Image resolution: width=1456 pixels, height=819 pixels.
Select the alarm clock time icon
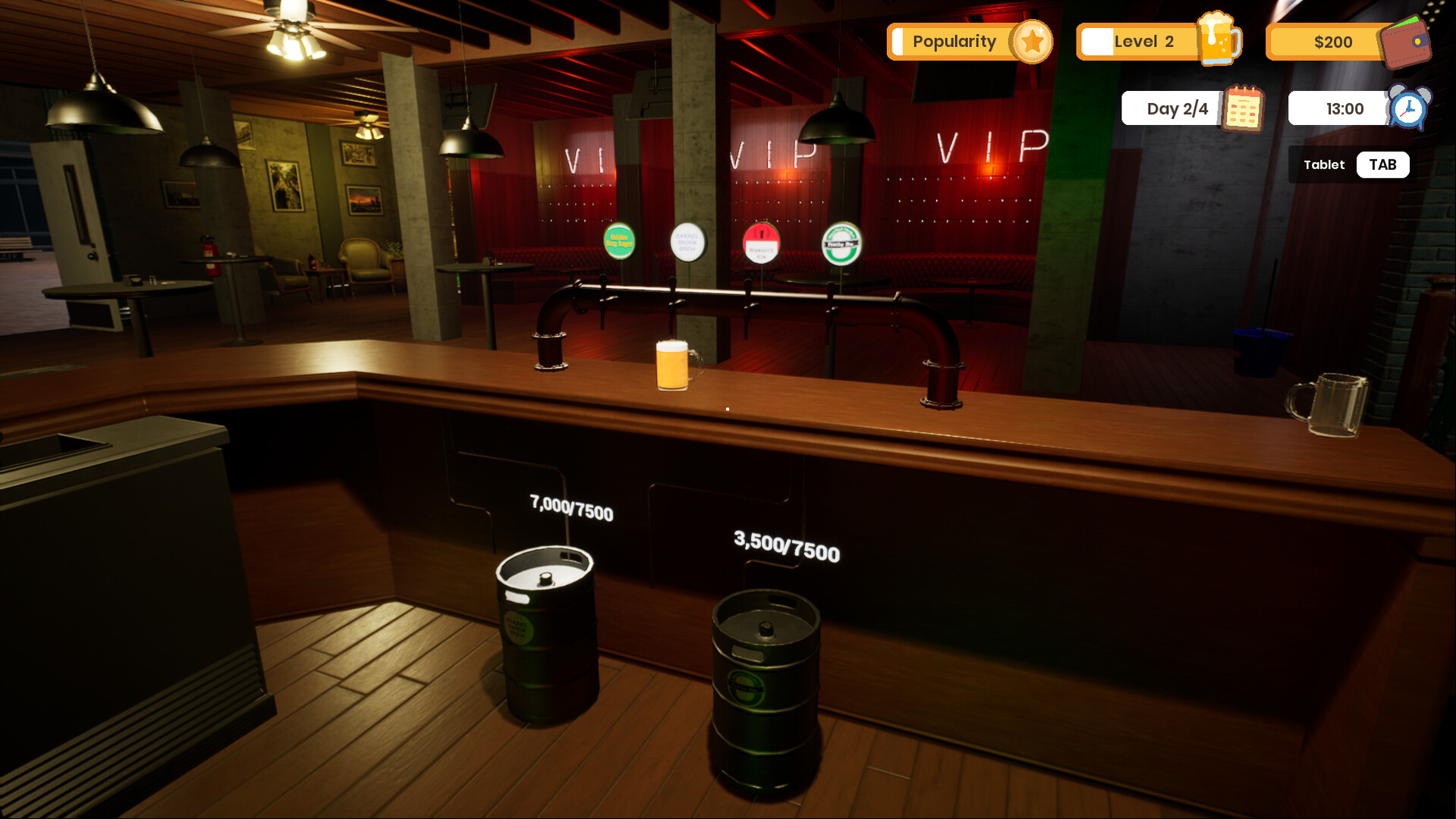click(x=1409, y=108)
